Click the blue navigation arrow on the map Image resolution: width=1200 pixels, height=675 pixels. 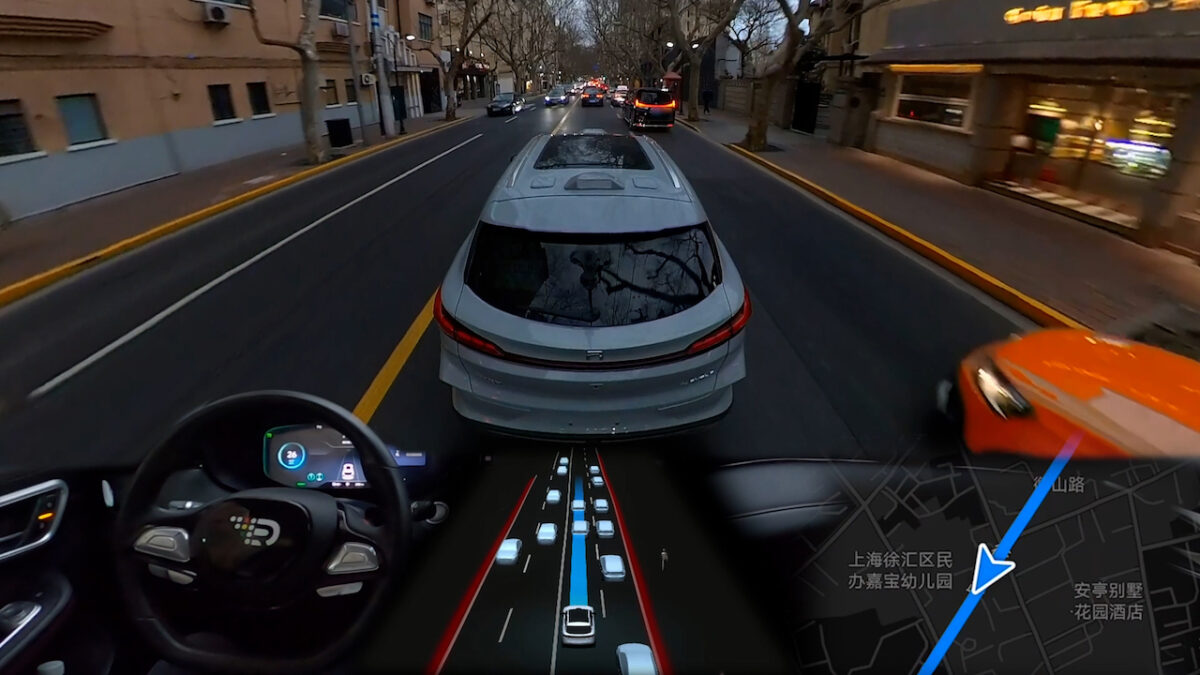coord(989,569)
